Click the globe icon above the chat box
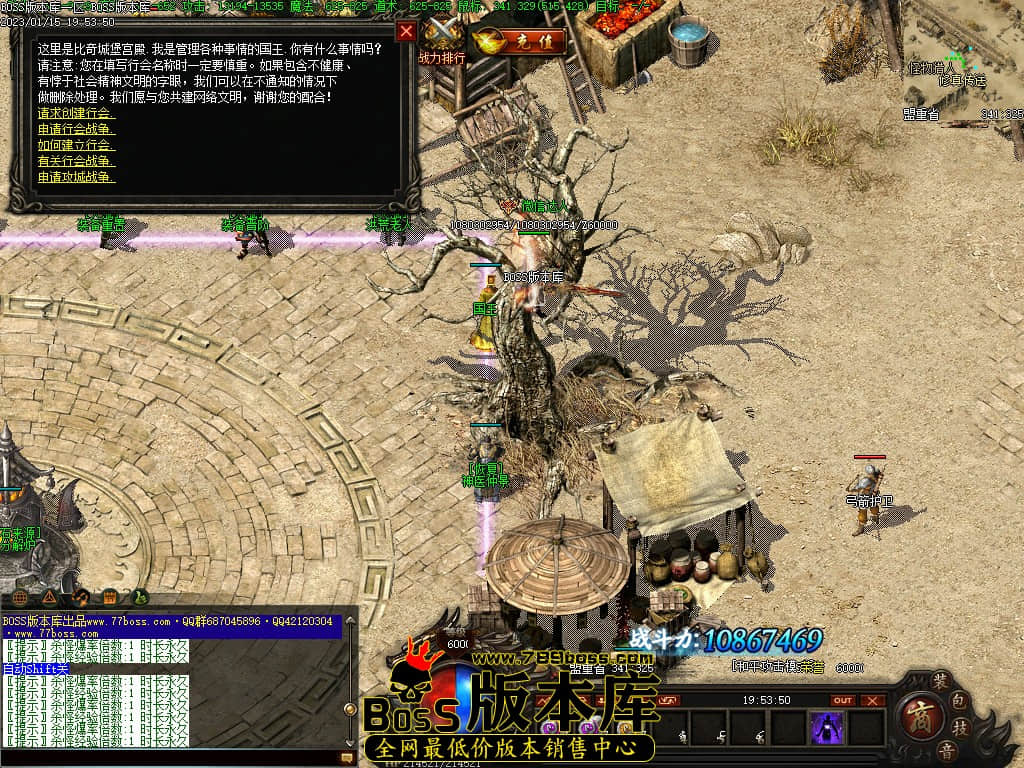1024x768 pixels. point(20,598)
